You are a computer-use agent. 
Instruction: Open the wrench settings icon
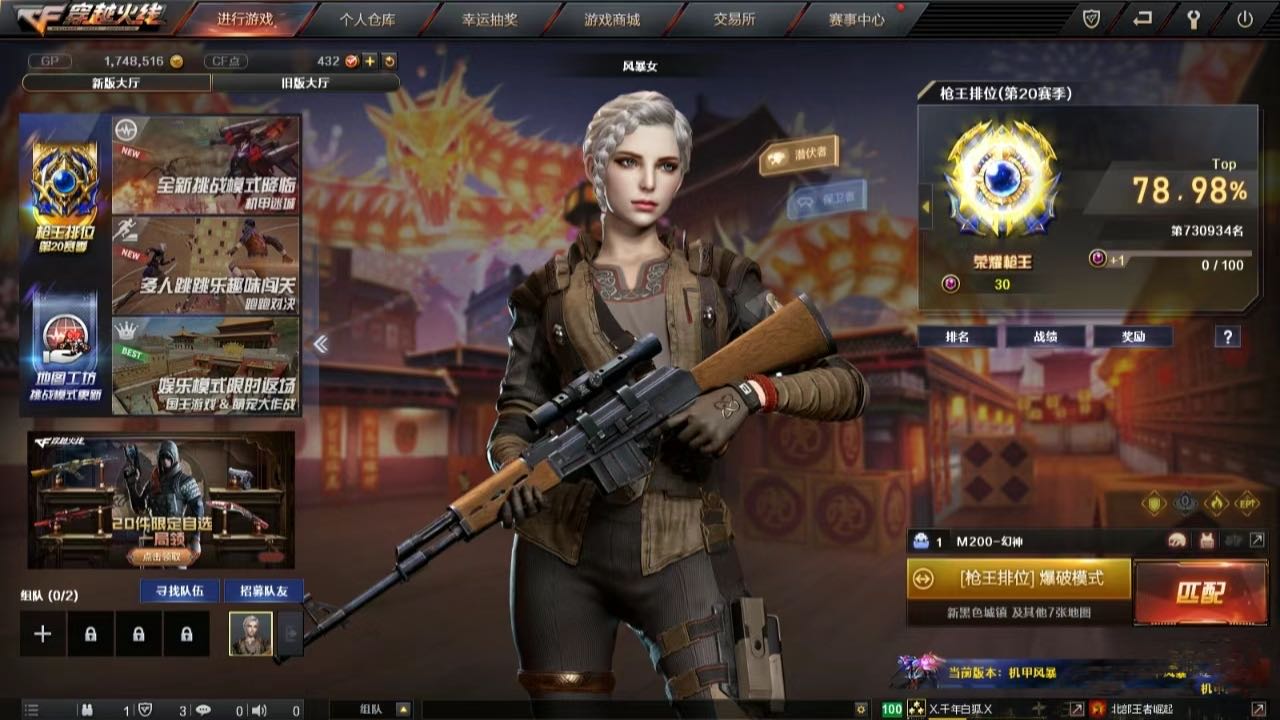click(1194, 19)
